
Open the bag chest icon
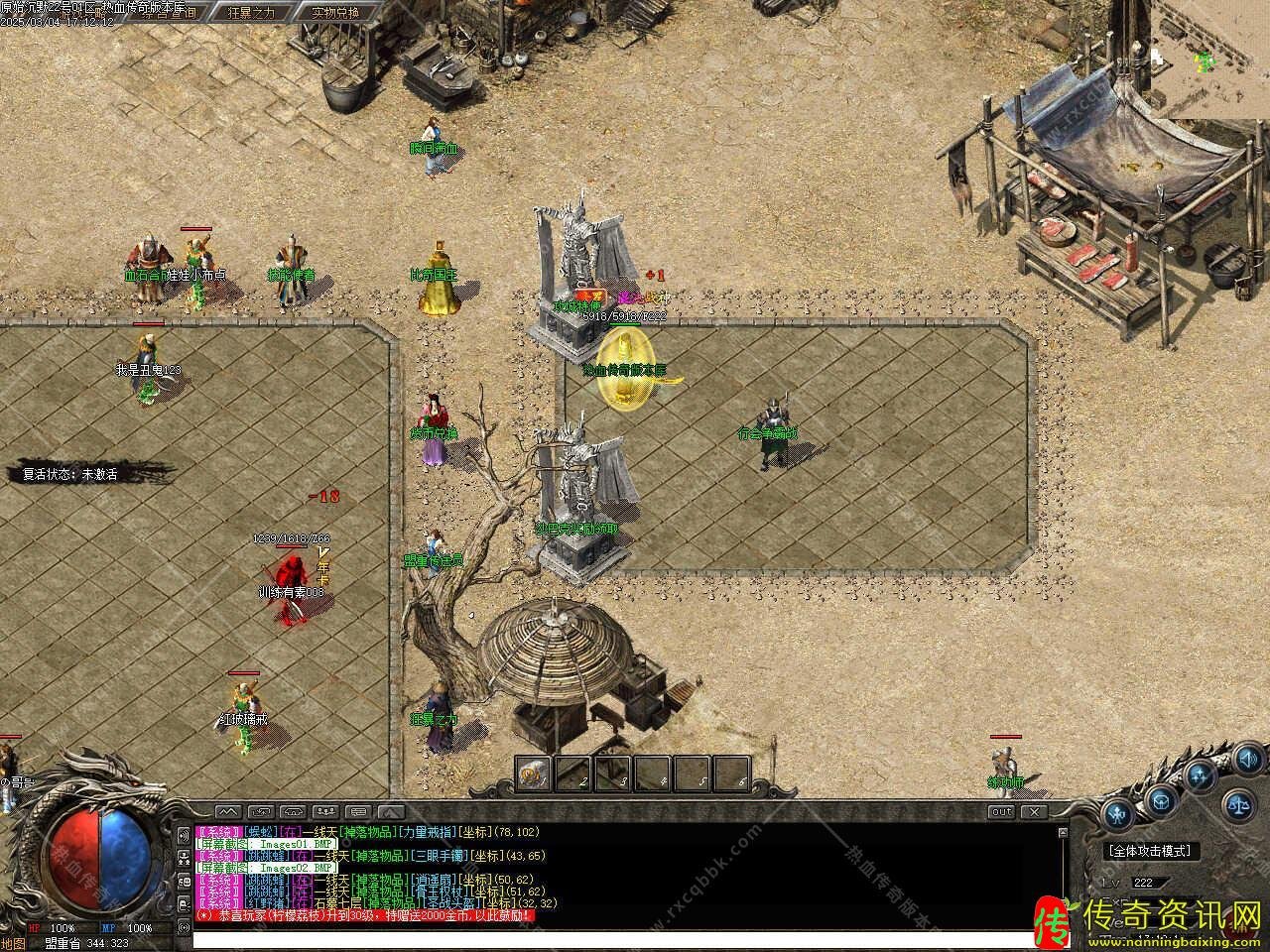pyautogui.click(x=1161, y=799)
